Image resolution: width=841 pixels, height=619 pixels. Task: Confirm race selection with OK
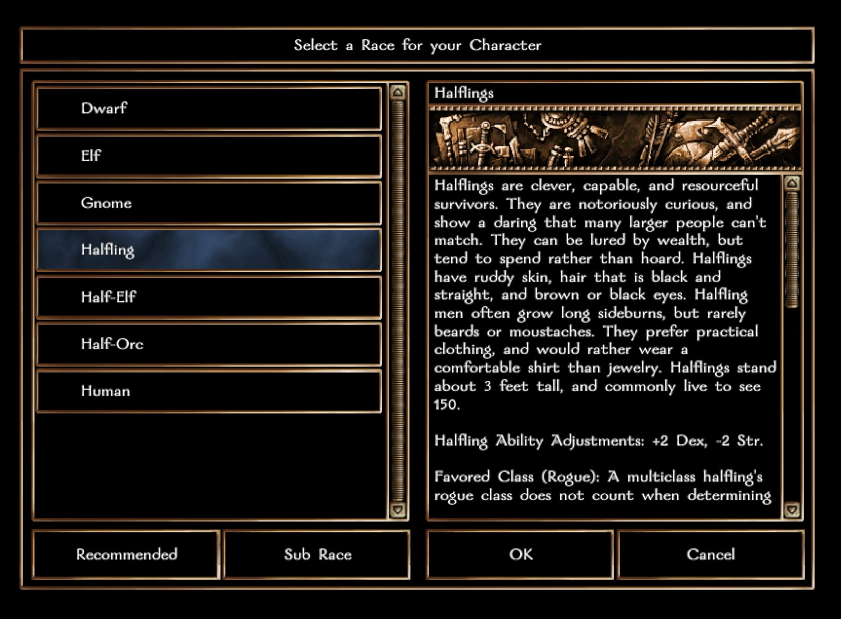[x=520, y=554]
